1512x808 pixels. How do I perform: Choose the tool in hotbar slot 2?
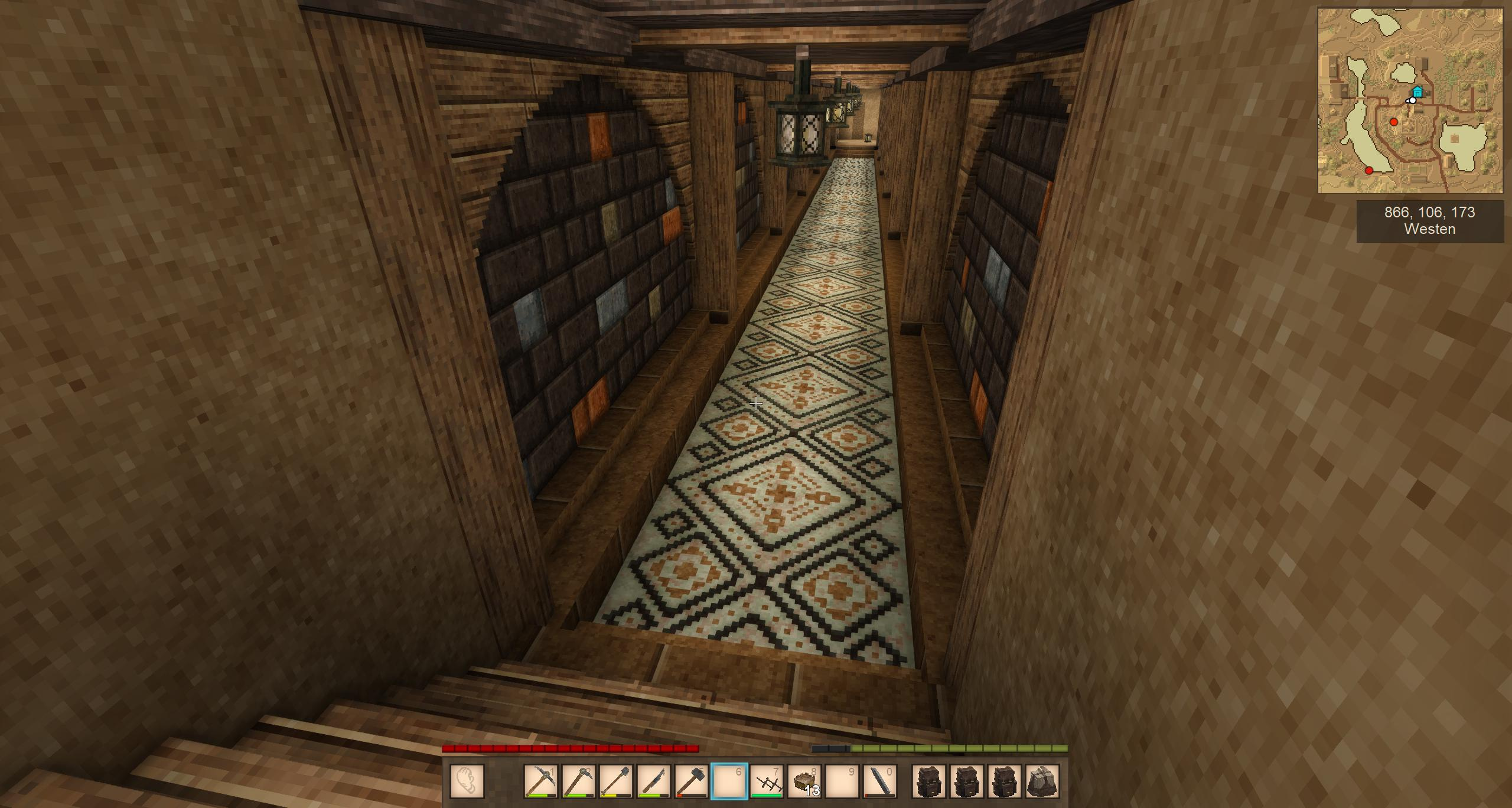578,781
